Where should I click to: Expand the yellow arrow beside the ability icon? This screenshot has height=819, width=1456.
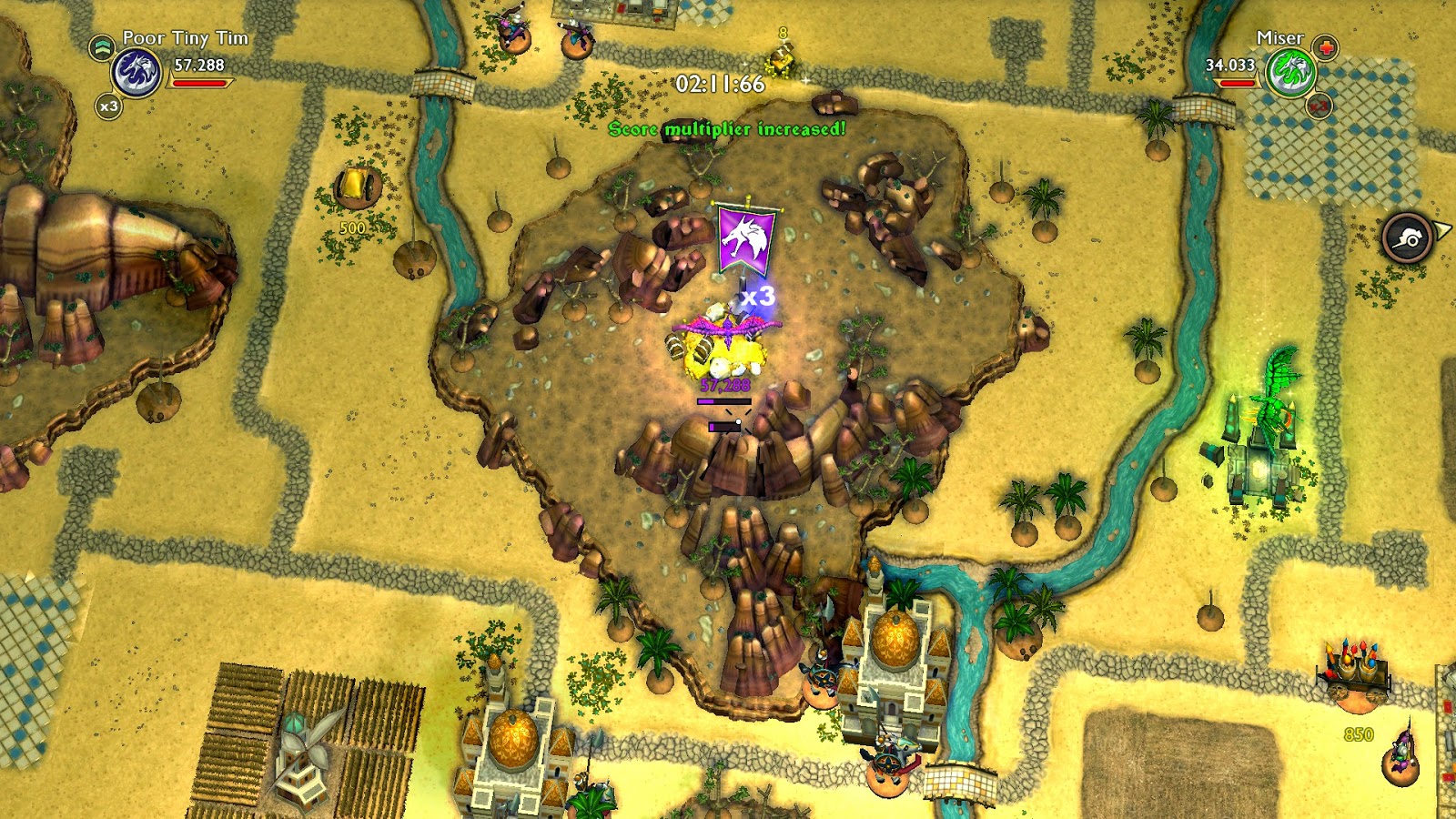pyautogui.click(x=1441, y=229)
